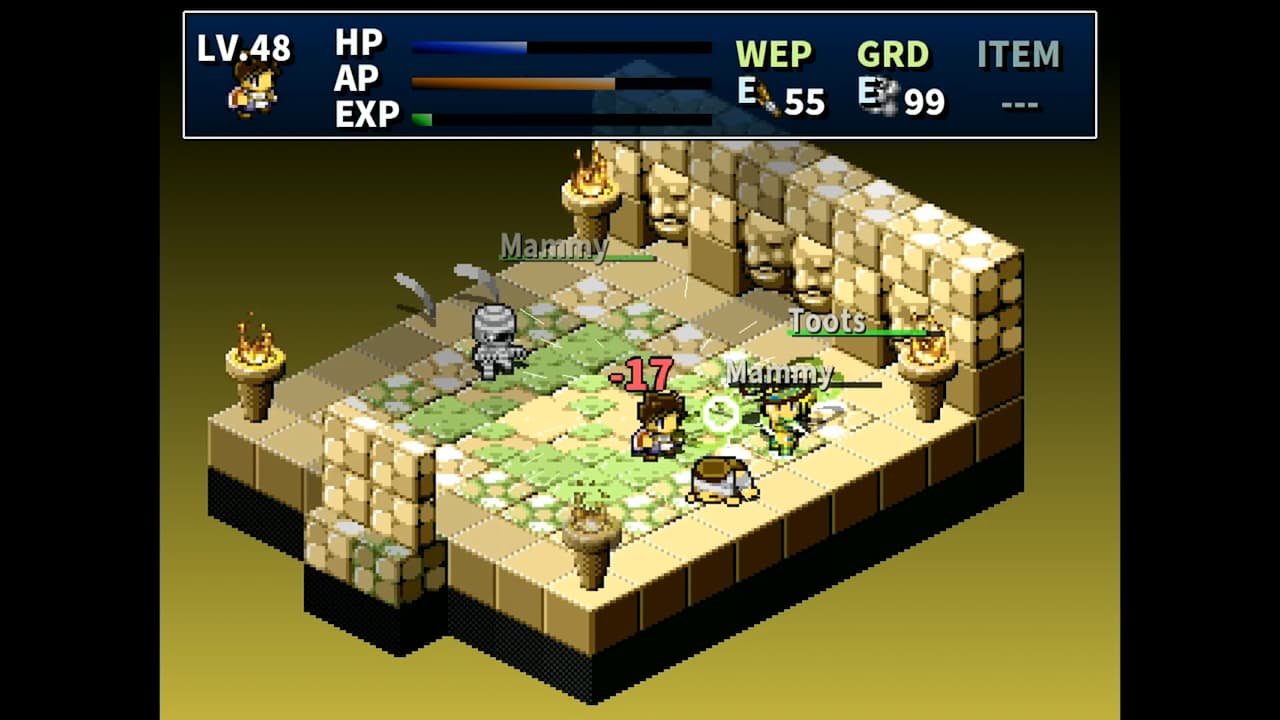Click the upper Mammy name label
The image size is (1280, 720).
click(x=555, y=248)
